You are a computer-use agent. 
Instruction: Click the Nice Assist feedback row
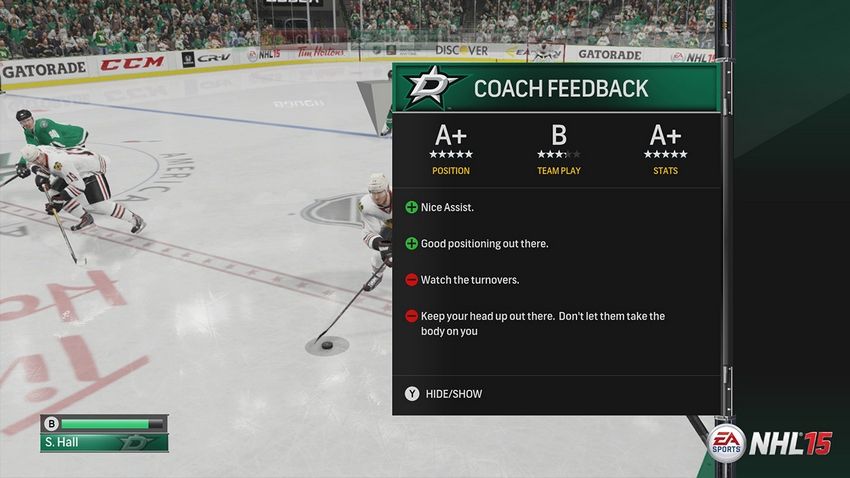[x=446, y=207]
